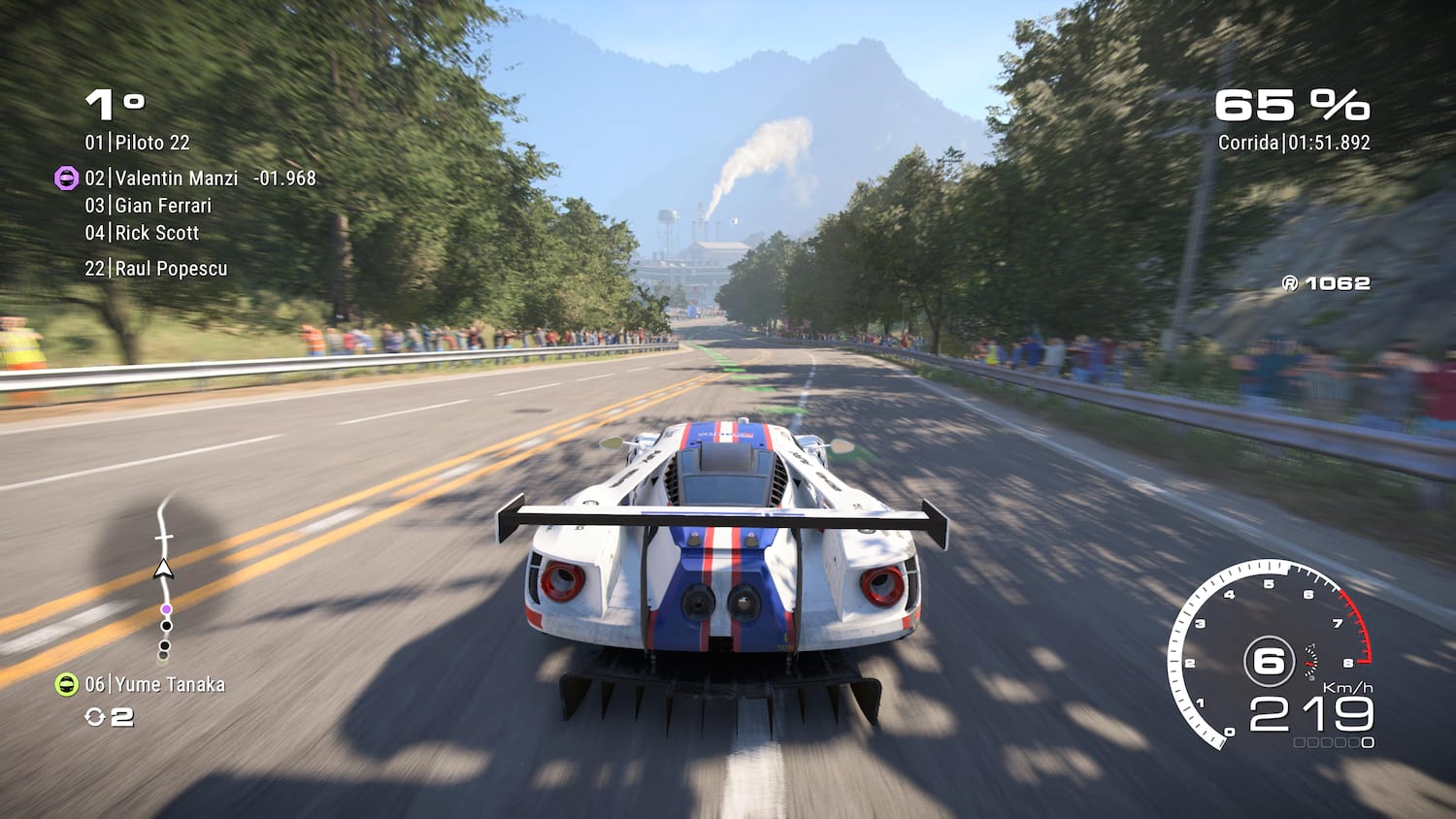Select the Valentin Manzi standings row
1456x819 pixels.
[161, 179]
